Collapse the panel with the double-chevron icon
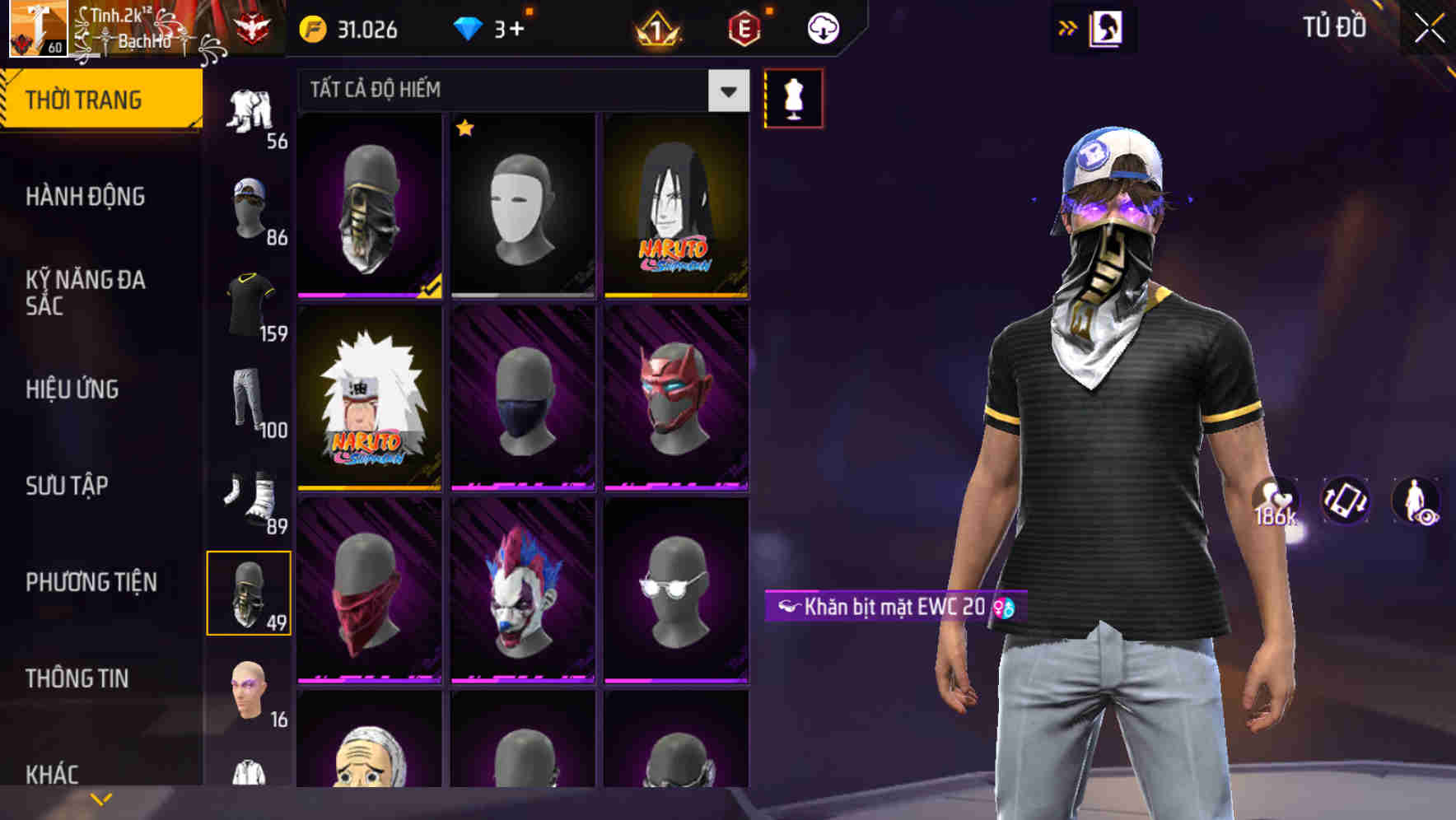The width and height of the screenshot is (1456, 820). tap(1066, 26)
